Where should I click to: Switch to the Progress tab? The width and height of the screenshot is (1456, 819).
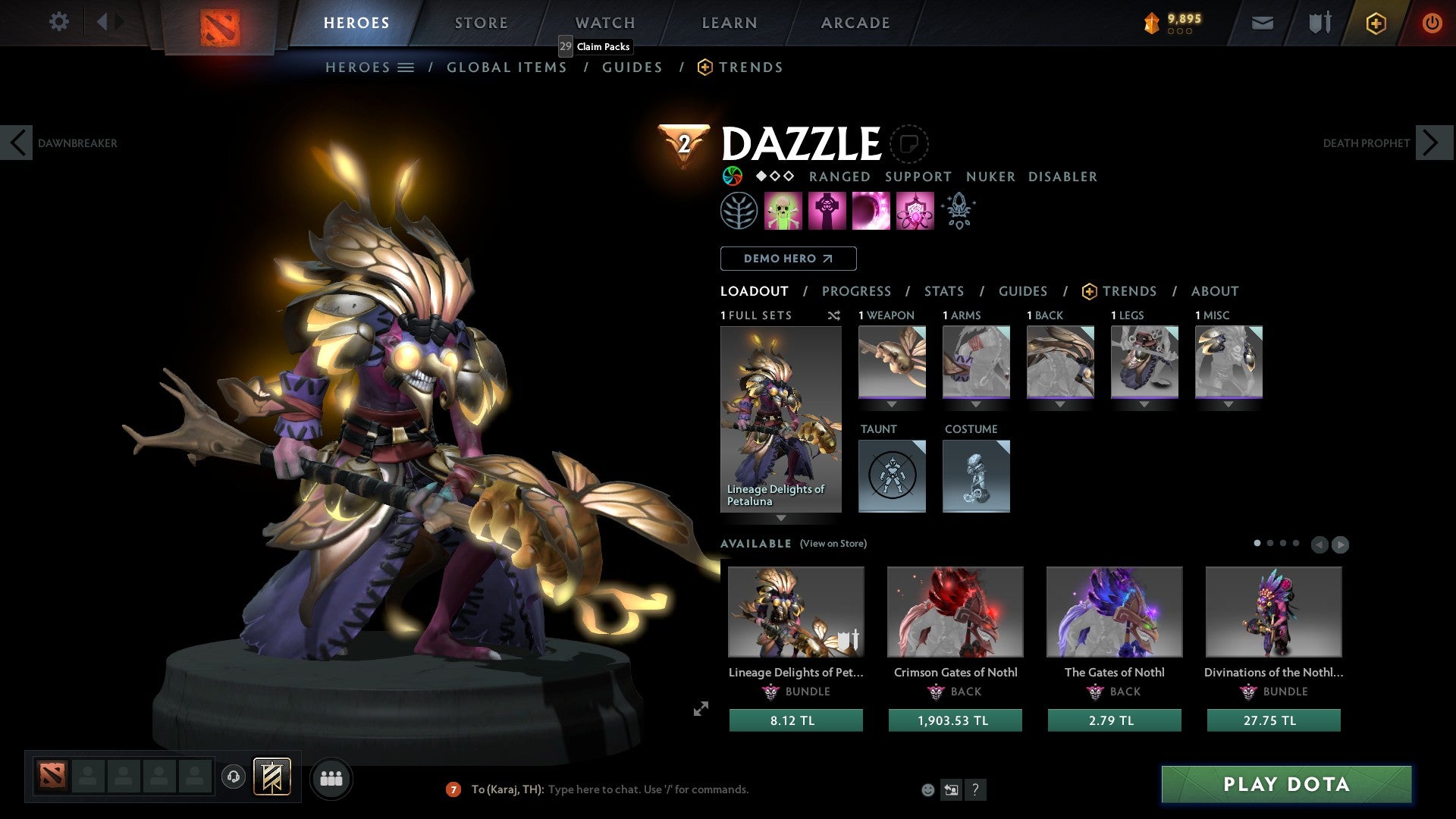(x=857, y=291)
